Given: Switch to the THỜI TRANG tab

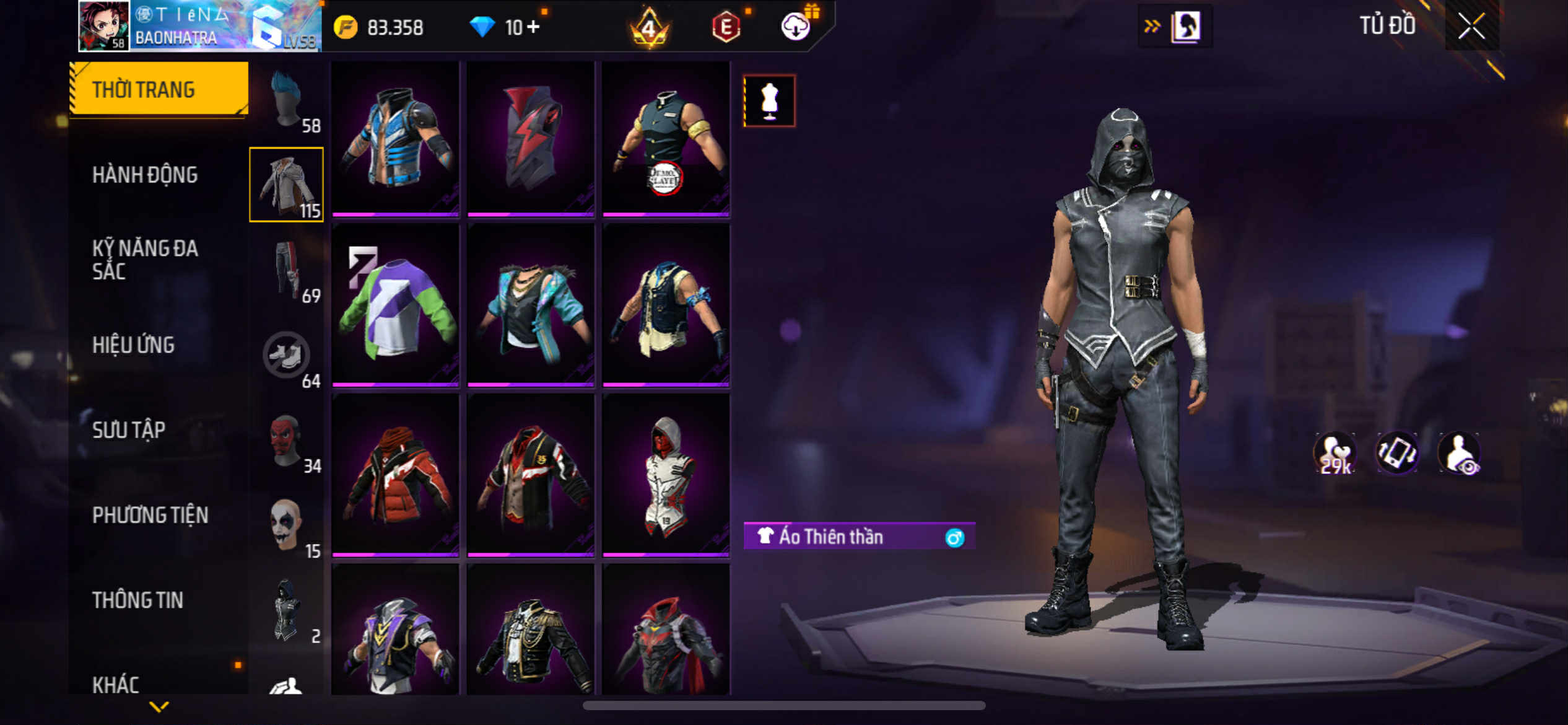Looking at the screenshot, I should click(159, 89).
